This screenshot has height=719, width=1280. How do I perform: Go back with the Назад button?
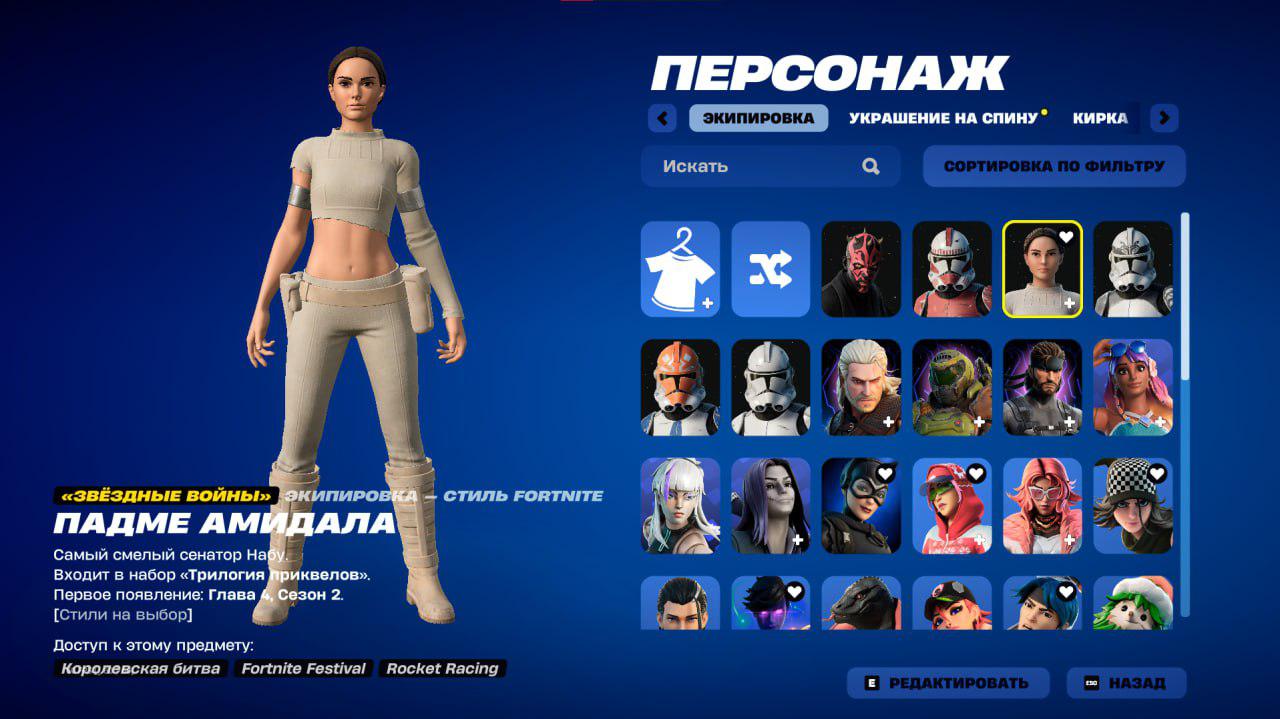[x=1126, y=683]
